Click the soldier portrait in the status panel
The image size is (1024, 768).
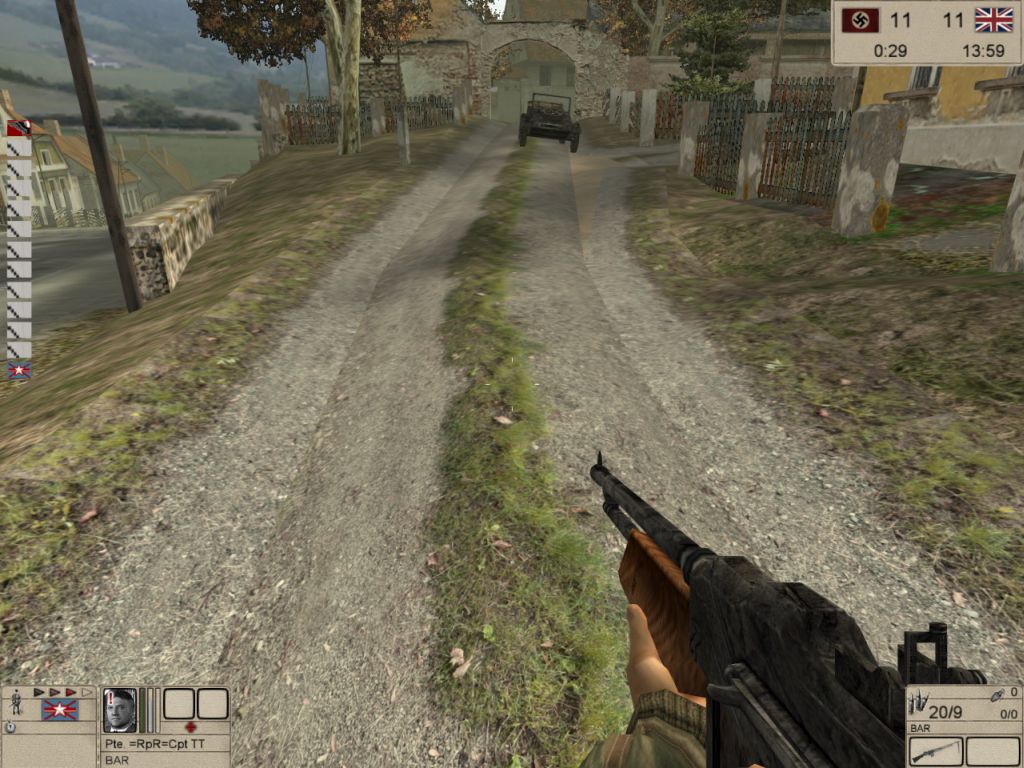(120, 709)
